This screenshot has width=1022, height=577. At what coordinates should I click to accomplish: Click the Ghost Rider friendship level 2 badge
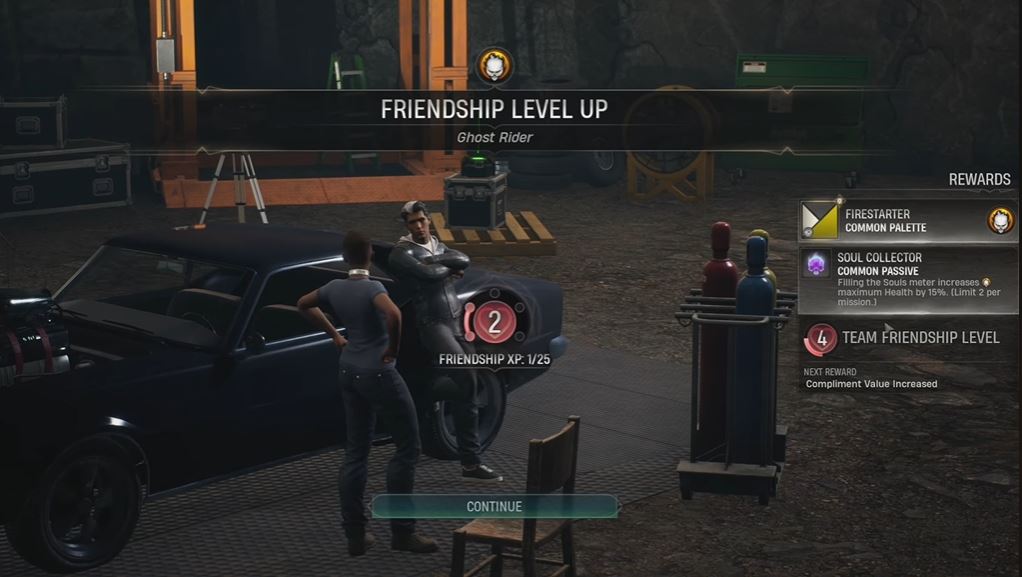[x=494, y=322]
